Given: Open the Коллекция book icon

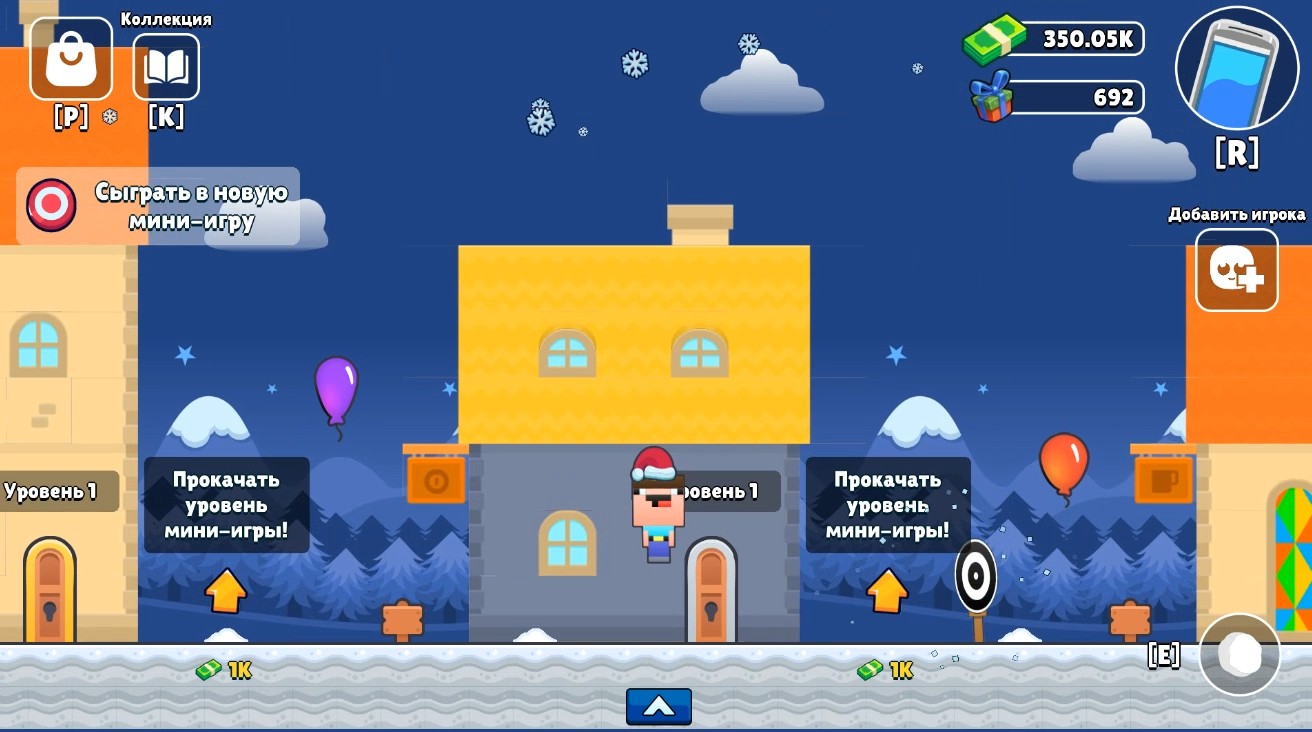Looking at the screenshot, I should 166,66.
